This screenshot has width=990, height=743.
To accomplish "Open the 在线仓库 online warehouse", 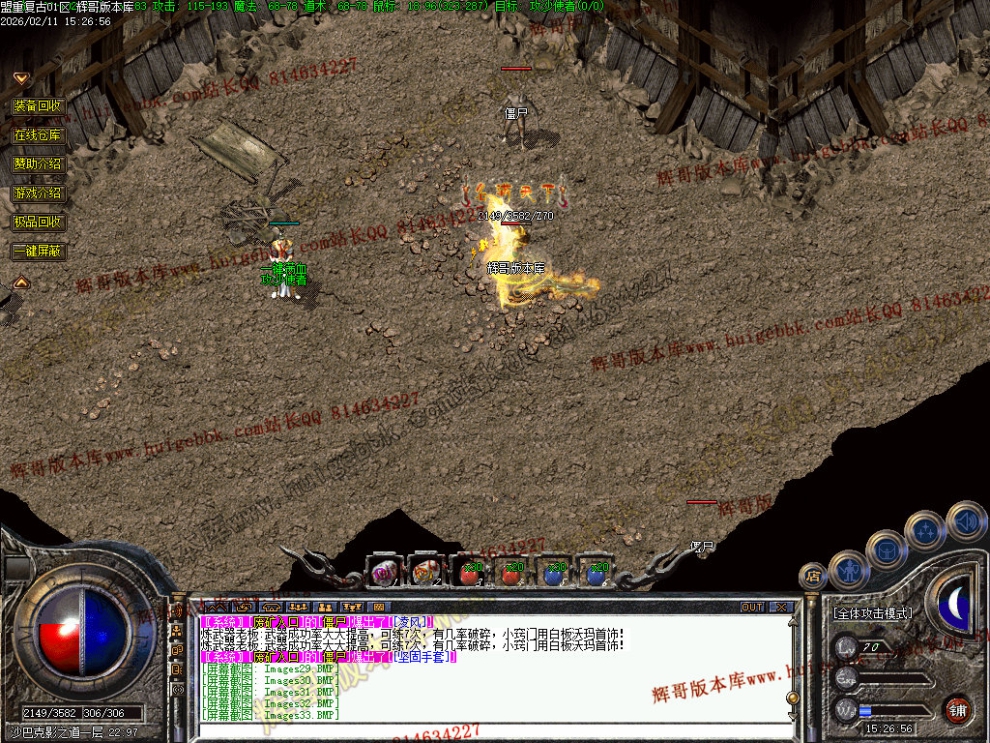I will coord(38,134).
